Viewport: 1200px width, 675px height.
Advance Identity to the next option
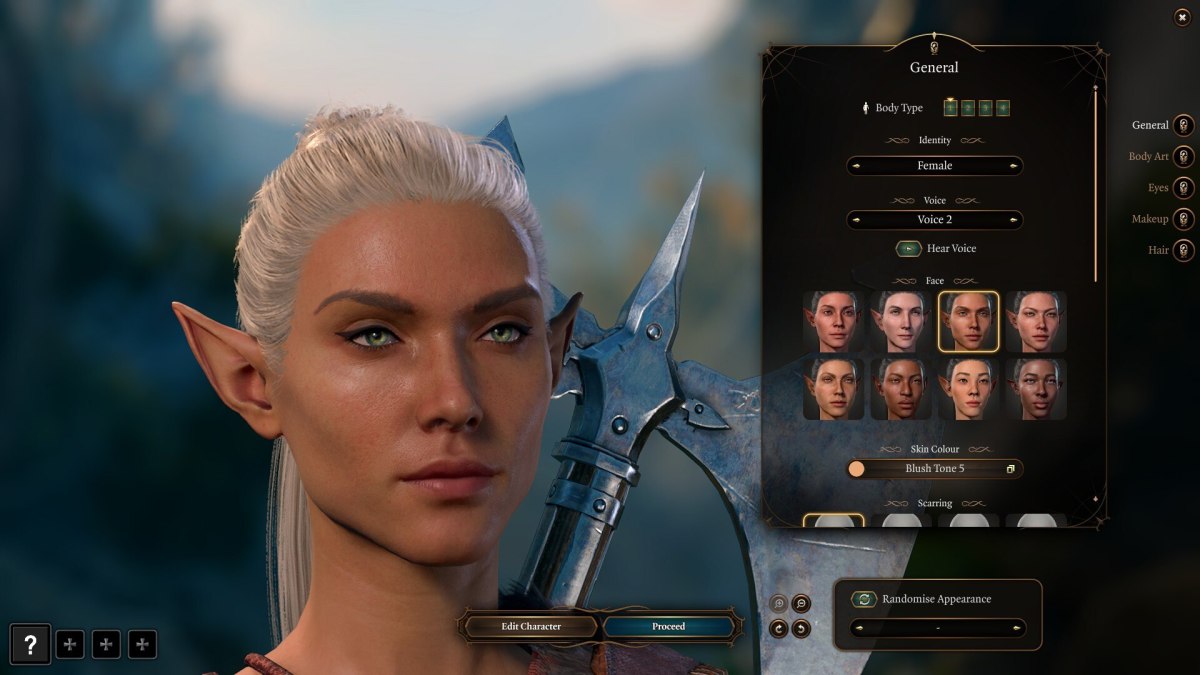pos(1015,166)
